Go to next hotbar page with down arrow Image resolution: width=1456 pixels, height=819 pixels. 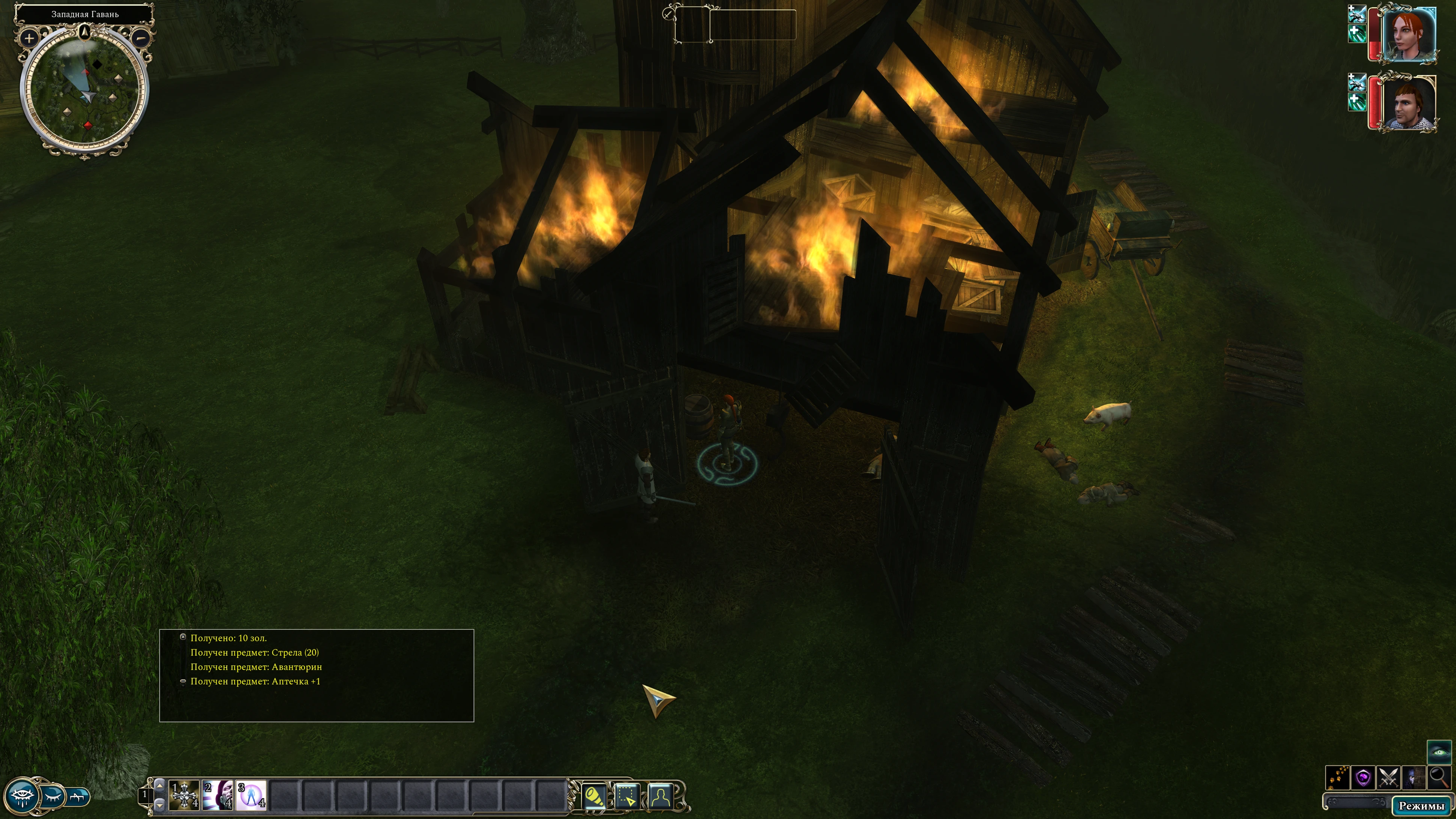click(x=160, y=804)
